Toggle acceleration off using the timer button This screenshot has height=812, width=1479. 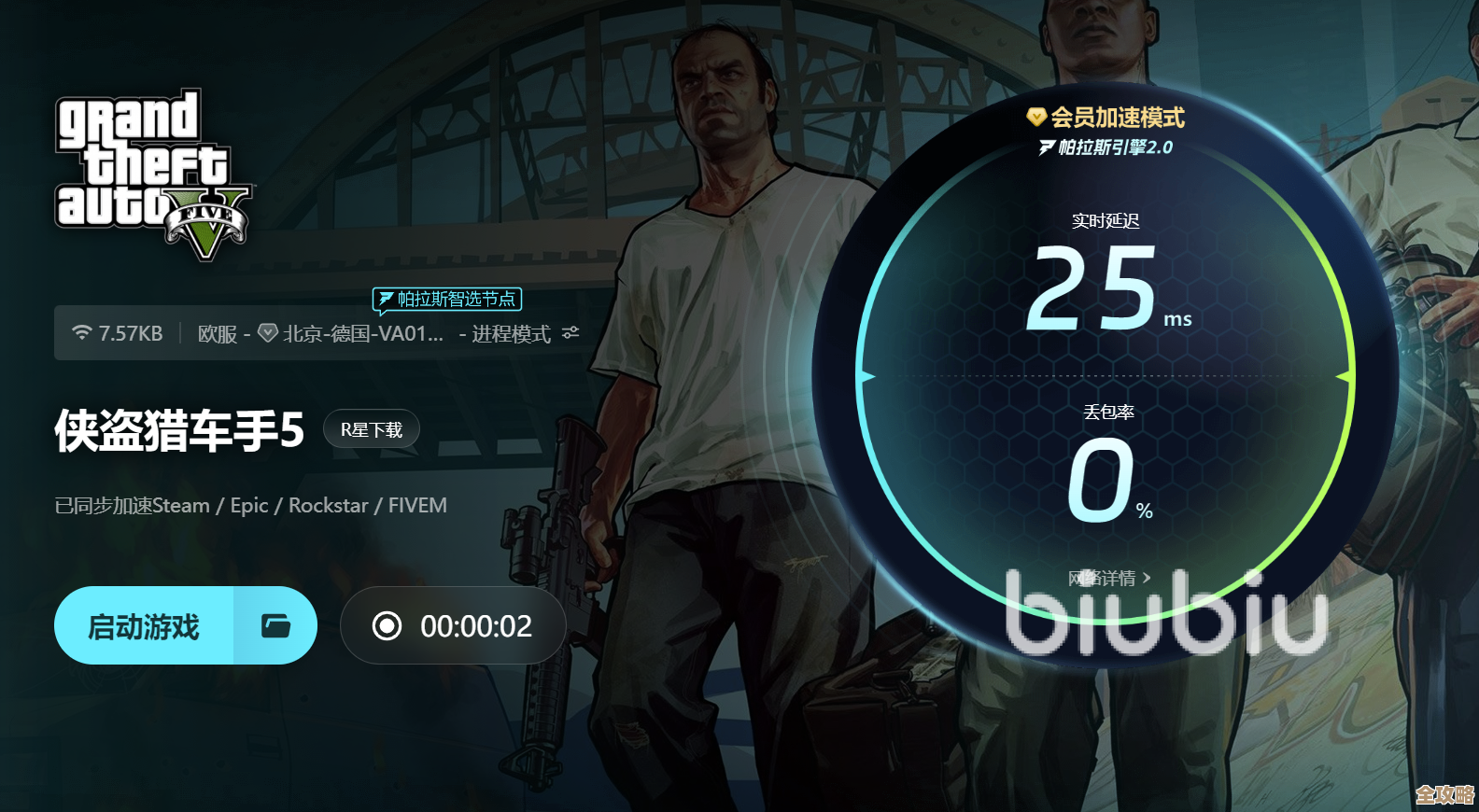(453, 625)
